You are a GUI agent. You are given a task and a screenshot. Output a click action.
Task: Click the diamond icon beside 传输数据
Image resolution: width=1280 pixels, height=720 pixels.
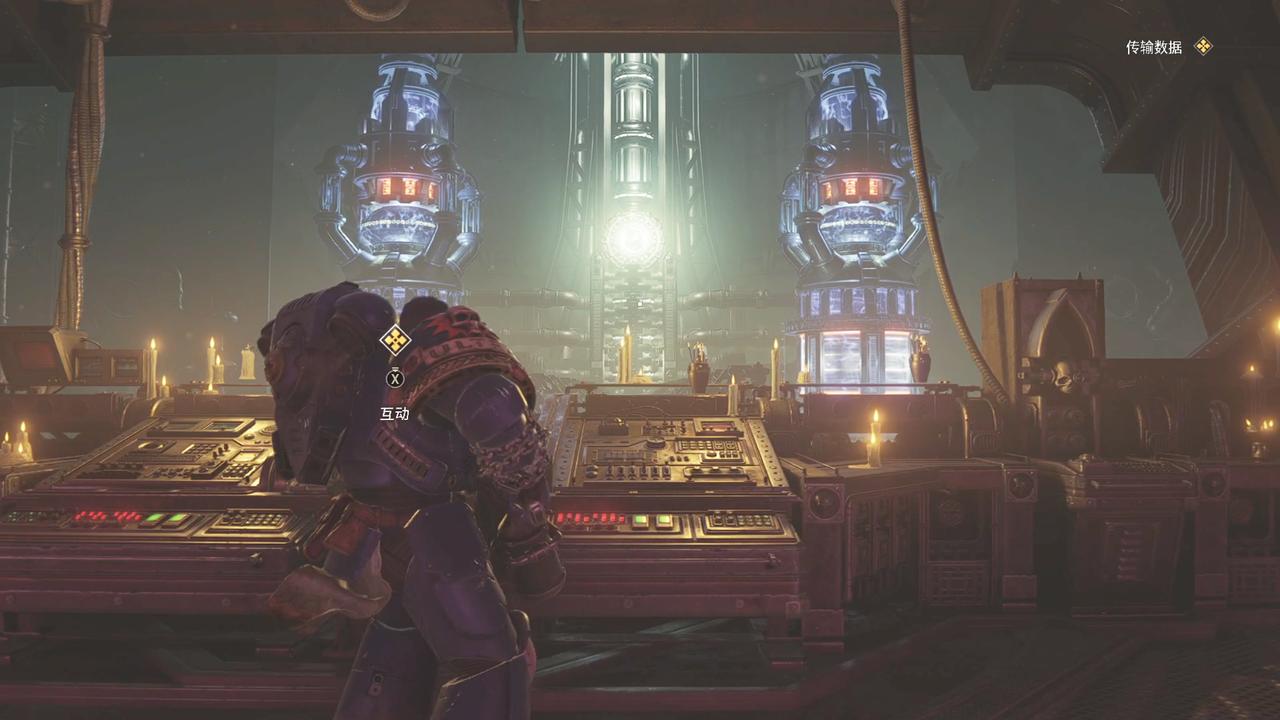[1203, 46]
